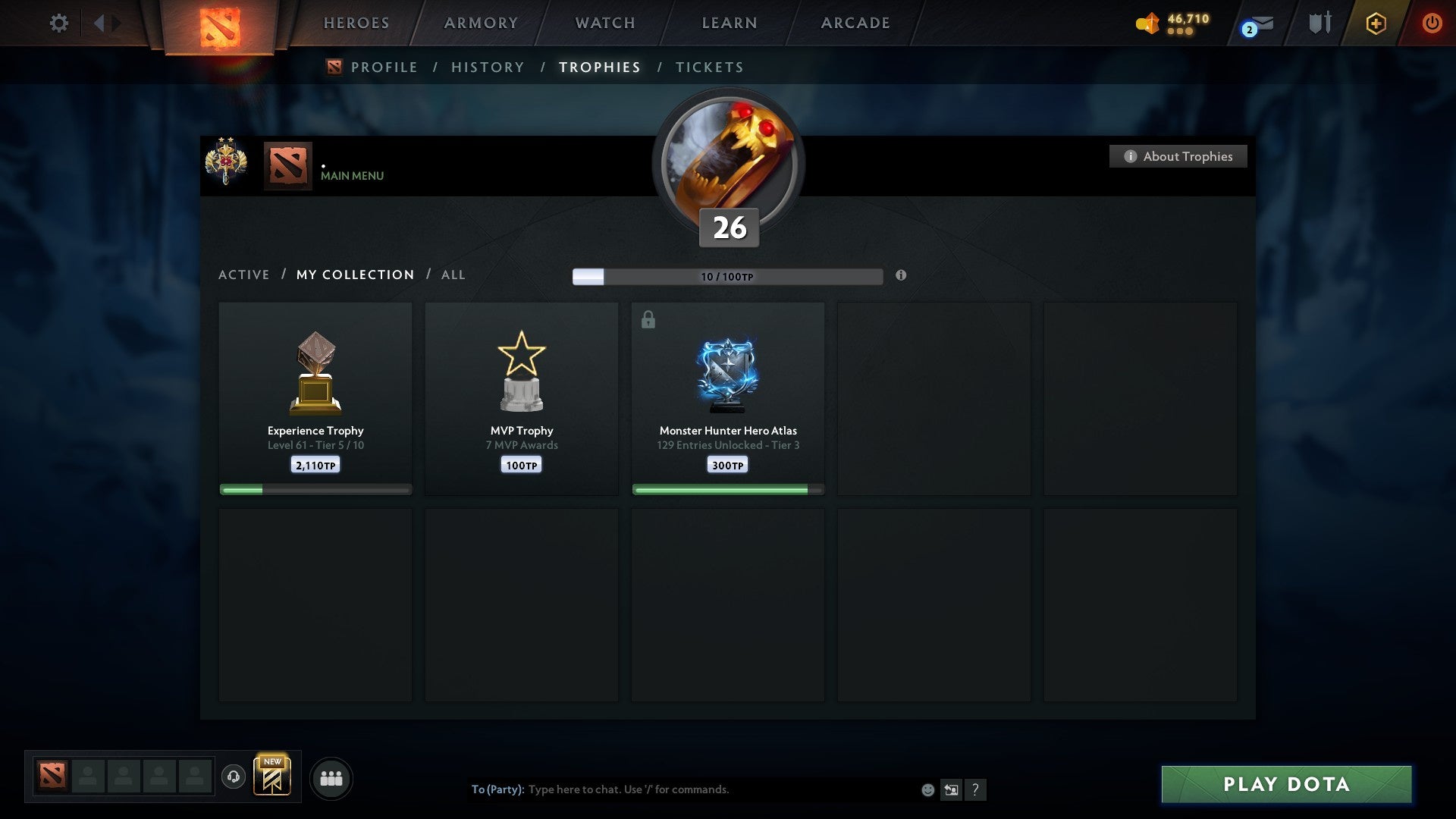Screen dimensions: 1456x819
Task: Click the 10/100TP progress bar
Action: point(726,276)
